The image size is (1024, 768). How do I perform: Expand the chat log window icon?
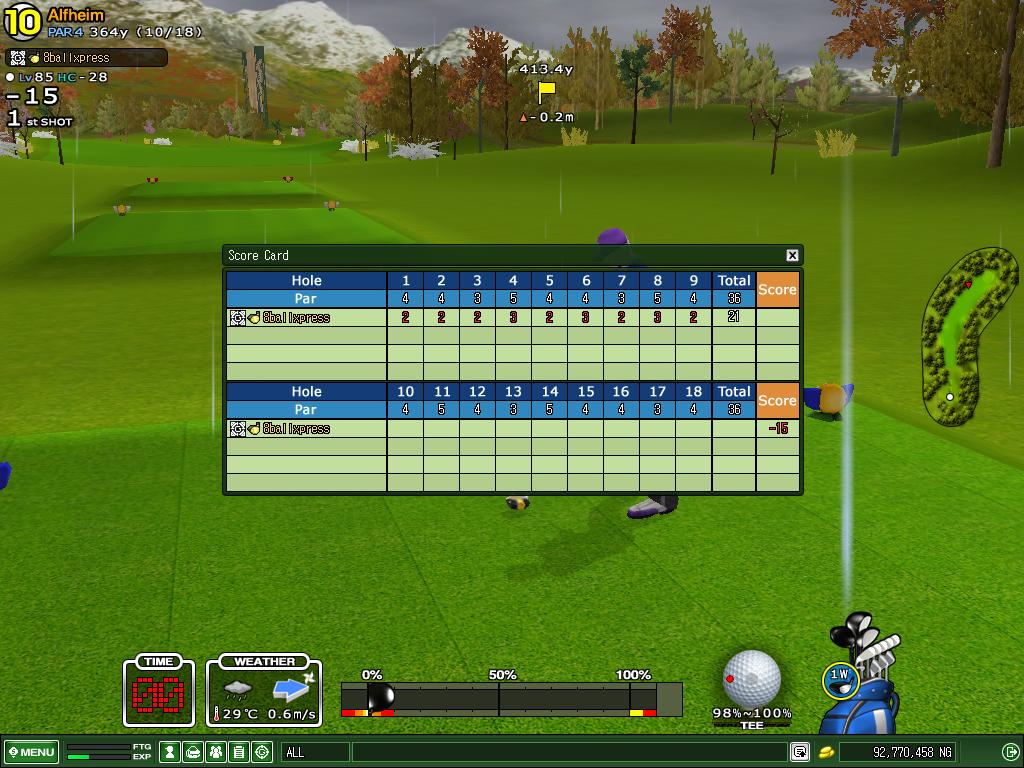coord(800,752)
